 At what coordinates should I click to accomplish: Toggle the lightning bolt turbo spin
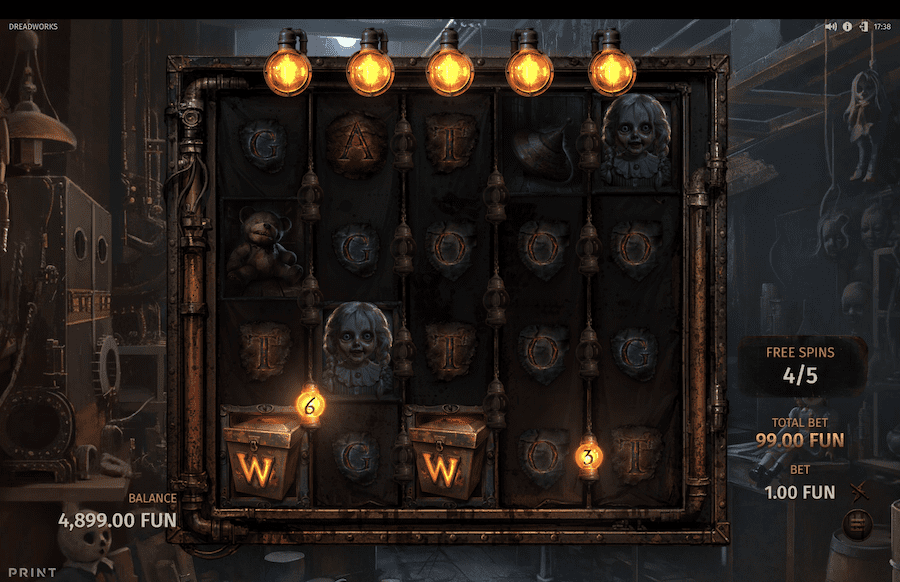point(856,490)
